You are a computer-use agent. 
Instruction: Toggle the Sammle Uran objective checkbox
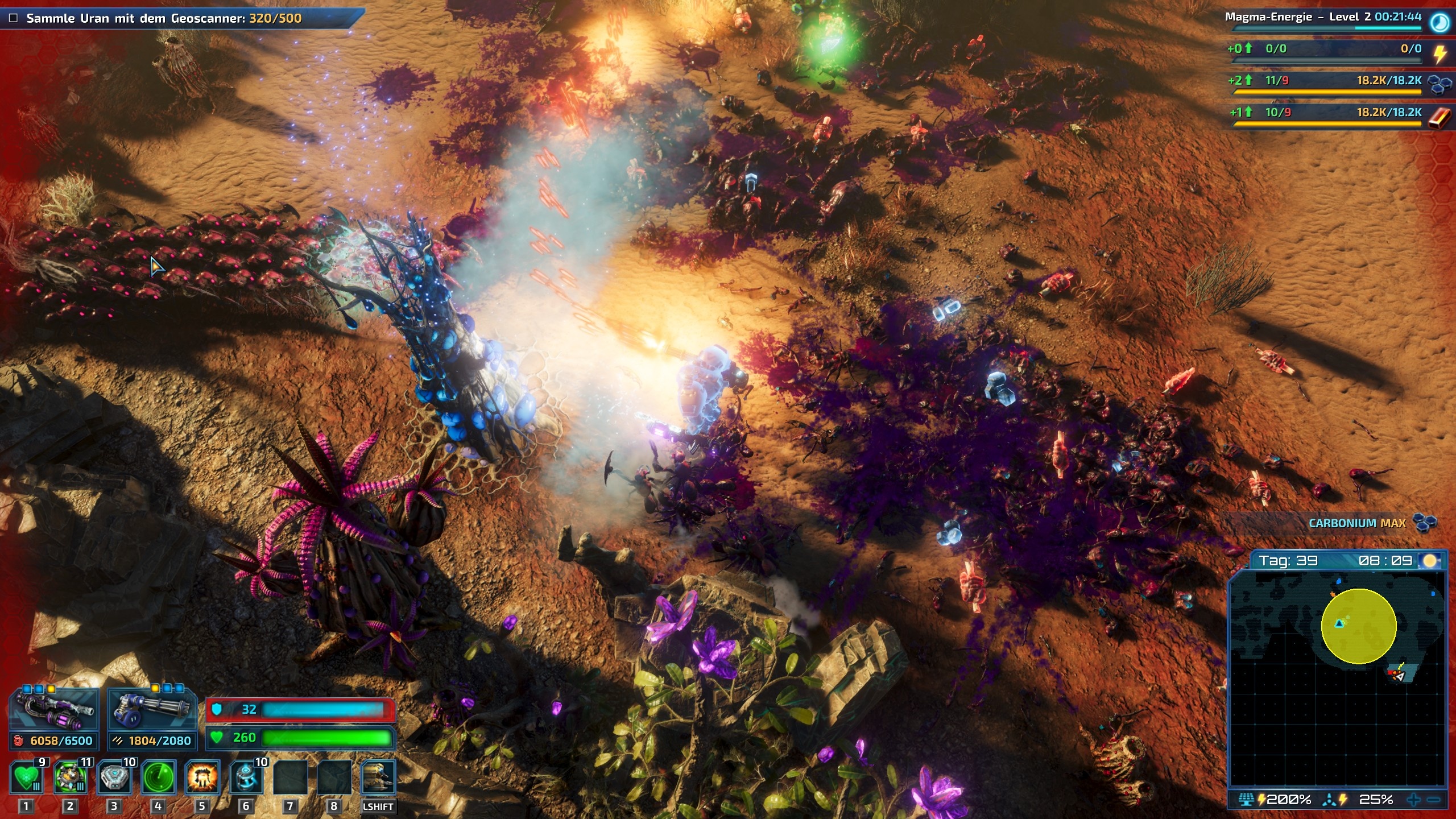pyautogui.click(x=14, y=18)
